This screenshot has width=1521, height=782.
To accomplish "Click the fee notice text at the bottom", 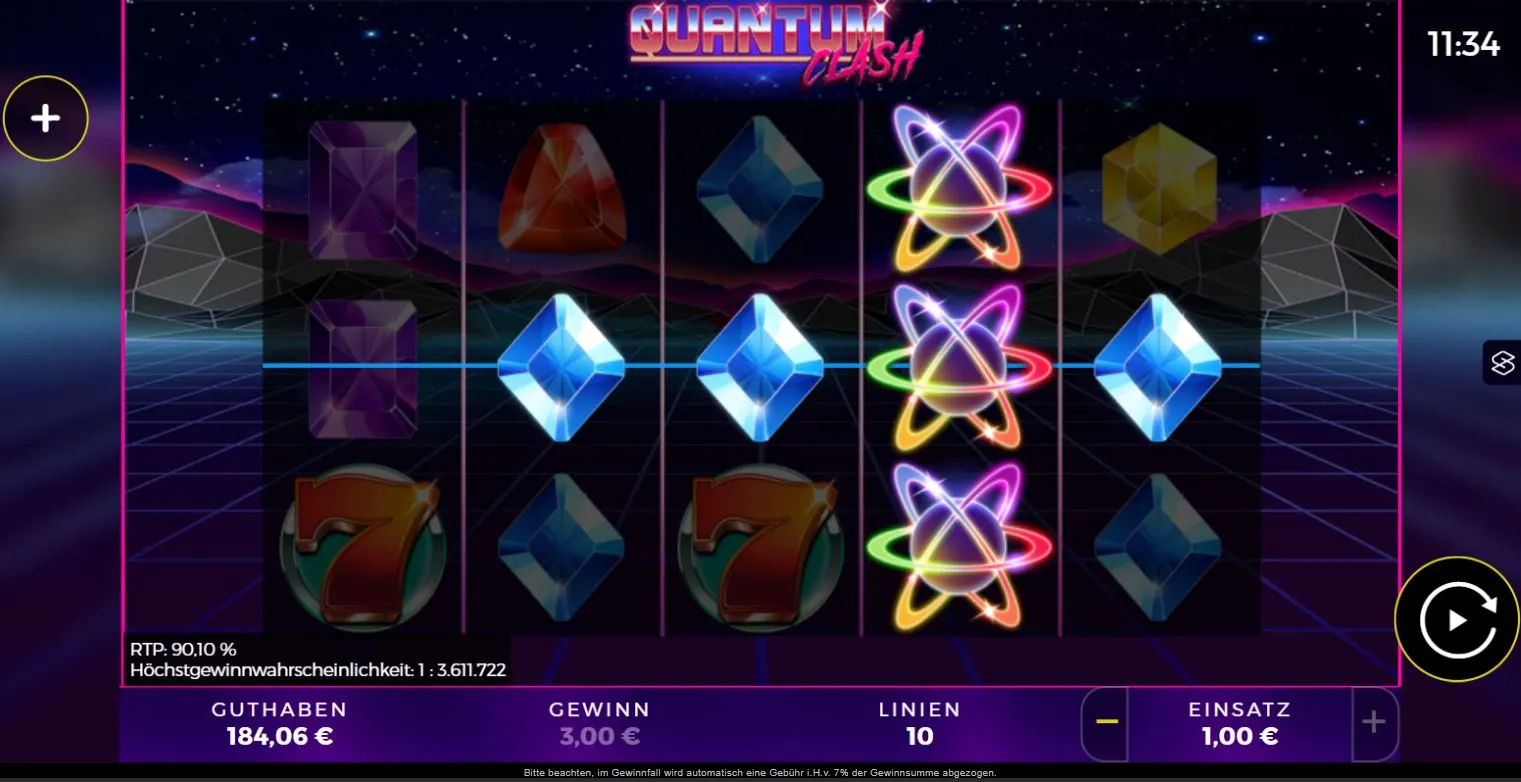I will 760,772.
